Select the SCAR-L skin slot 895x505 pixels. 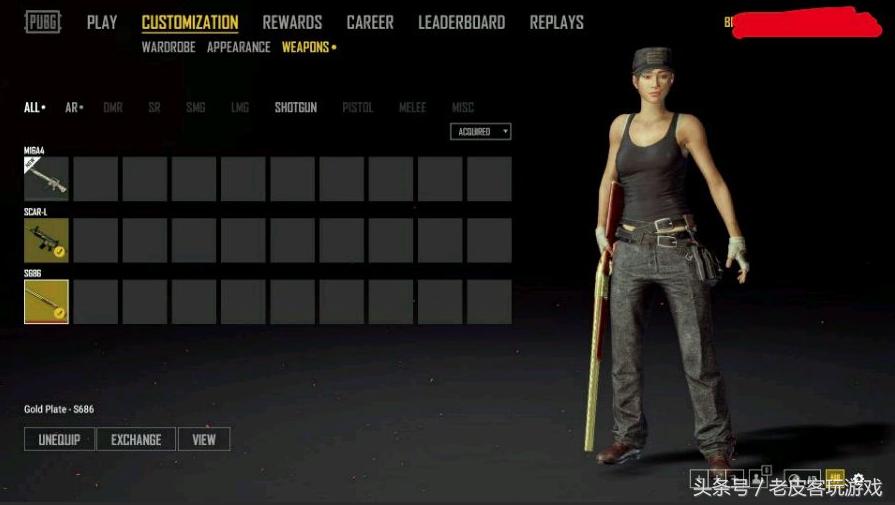(46, 240)
